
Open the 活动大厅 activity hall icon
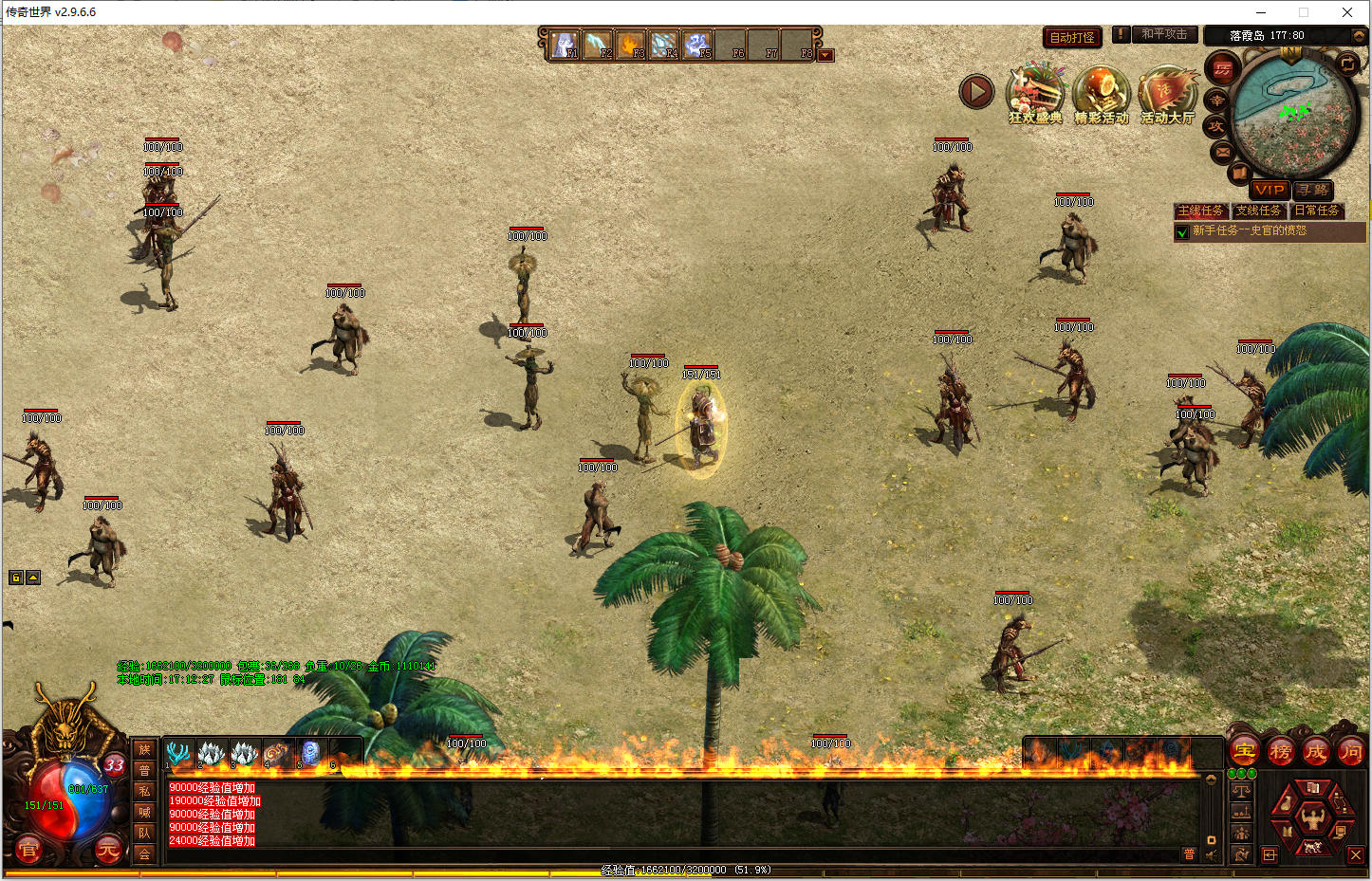point(1167,95)
